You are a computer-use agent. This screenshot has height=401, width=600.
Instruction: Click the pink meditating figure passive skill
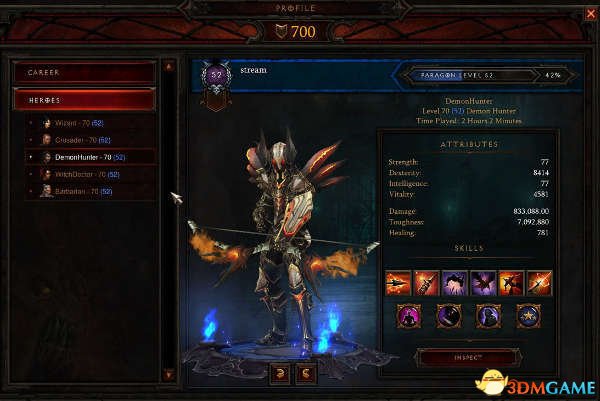[410, 318]
